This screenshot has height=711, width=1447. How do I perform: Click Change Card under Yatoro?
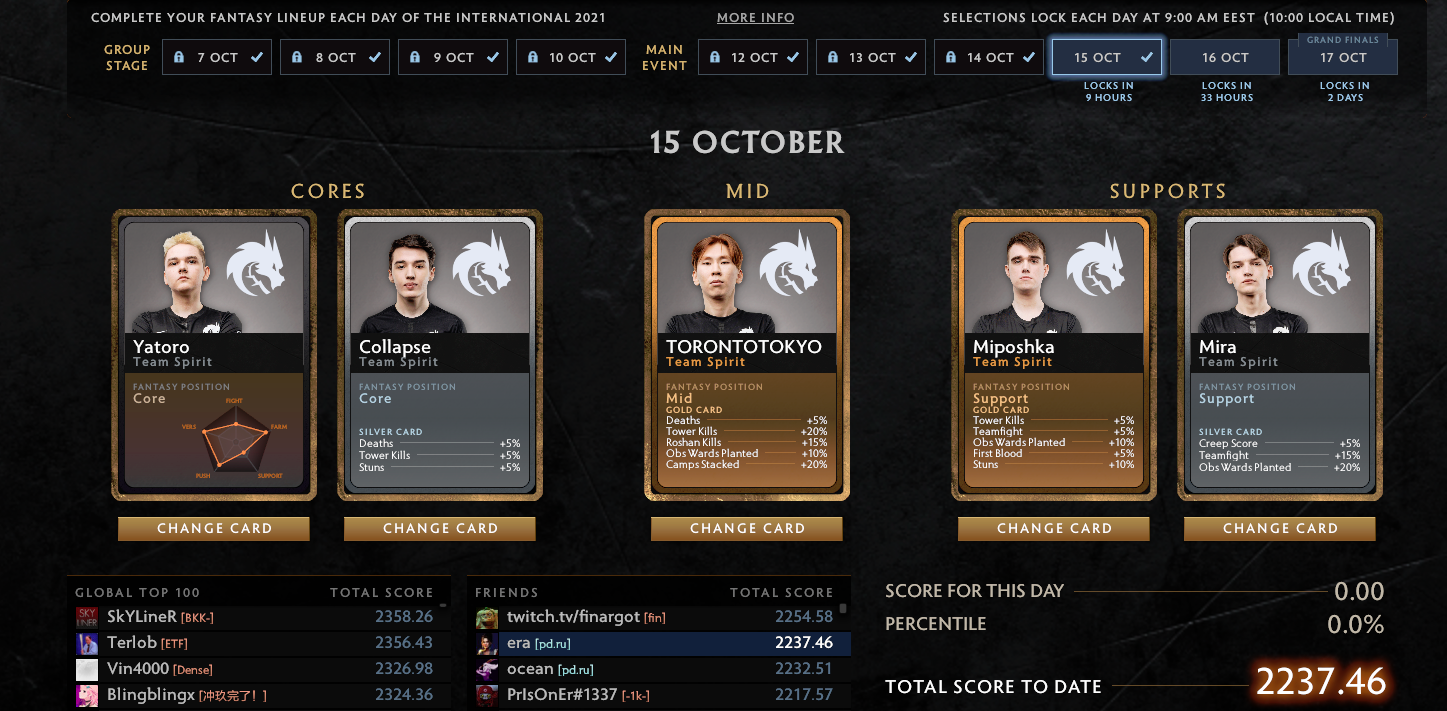[x=214, y=528]
